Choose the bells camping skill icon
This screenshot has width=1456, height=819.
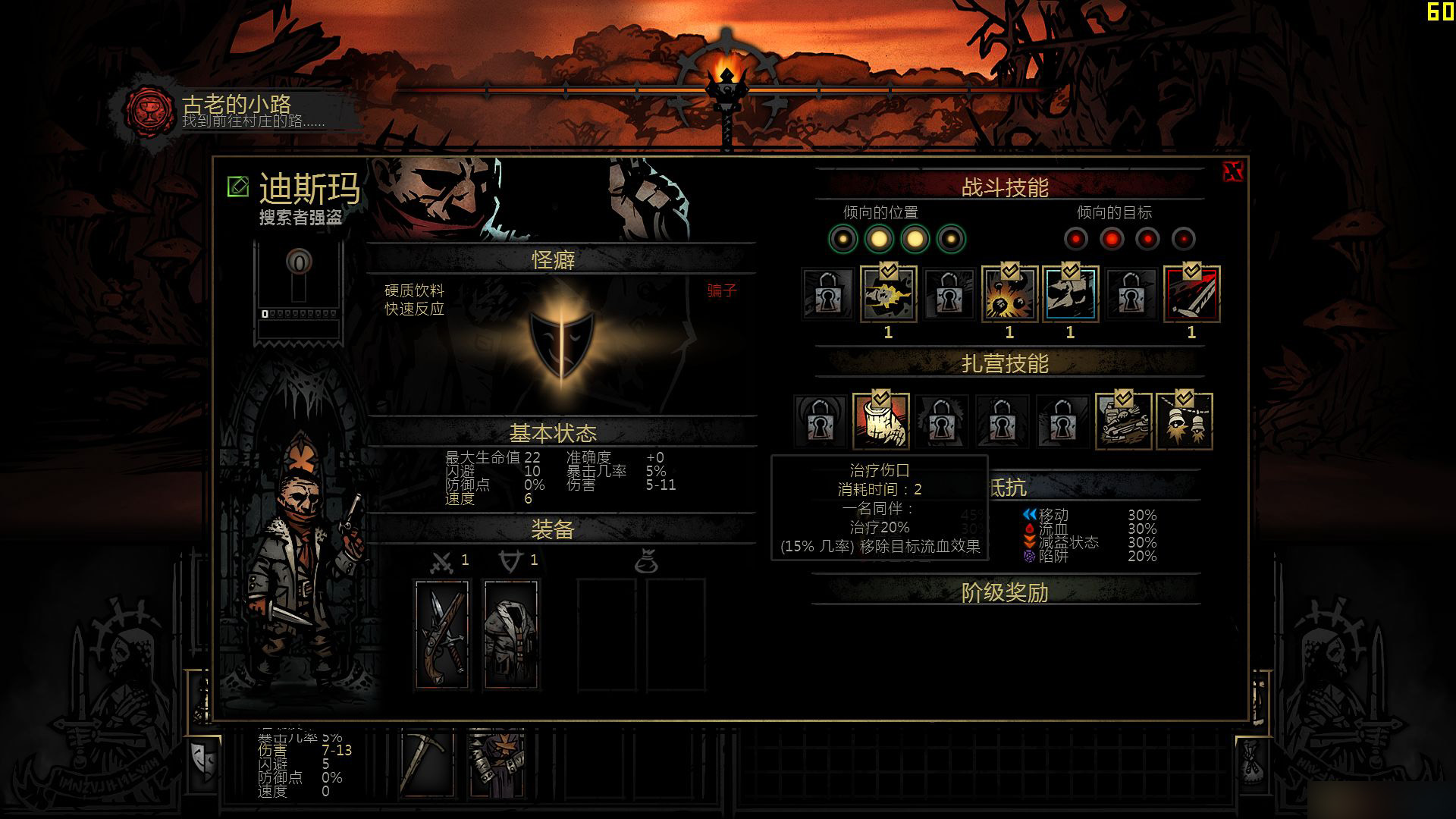point(1184,422)
